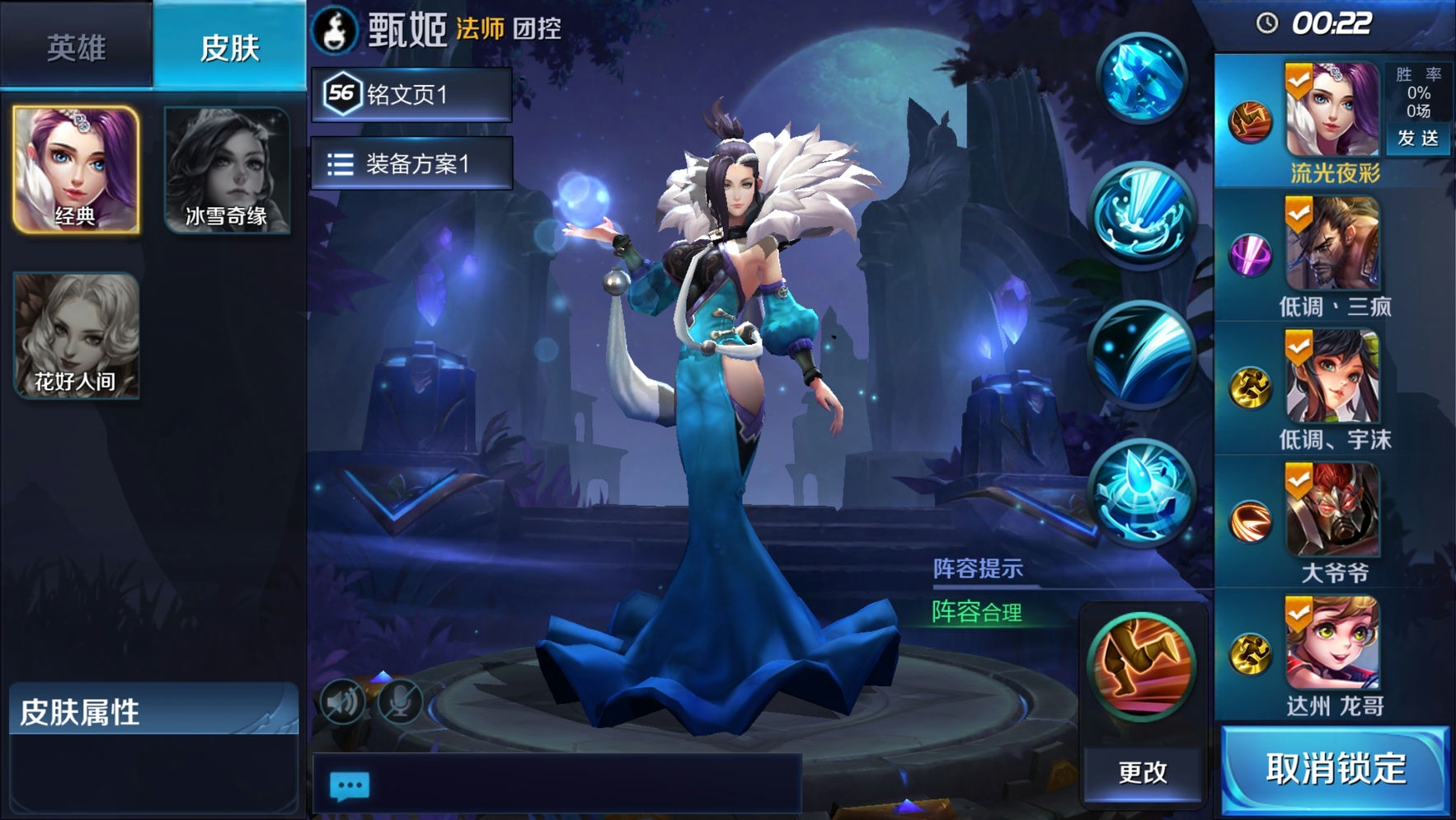The height and width of the screenshot is (820, 1456).
Task: Select teammate 大爷爷 portrait
Action: click(x=1332, y=509)
